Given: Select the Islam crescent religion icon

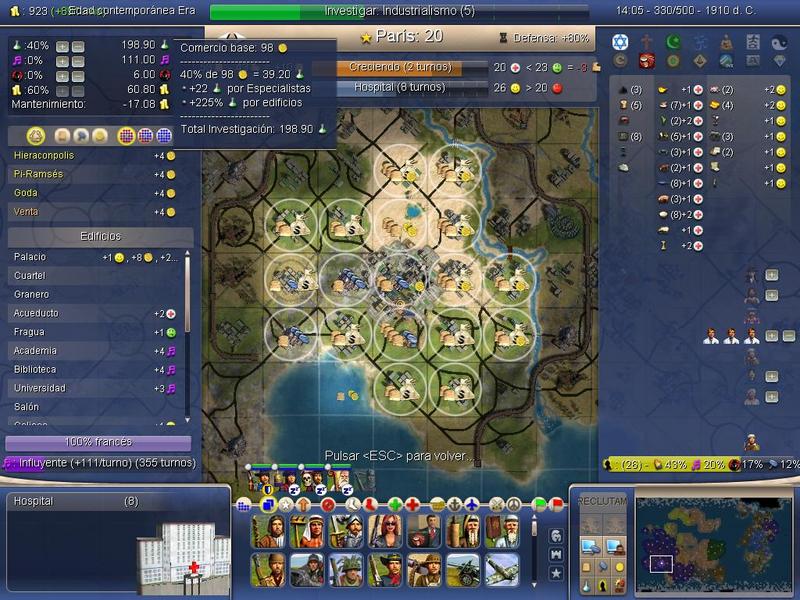Looking at the screenshot, I should coord(671,43).
